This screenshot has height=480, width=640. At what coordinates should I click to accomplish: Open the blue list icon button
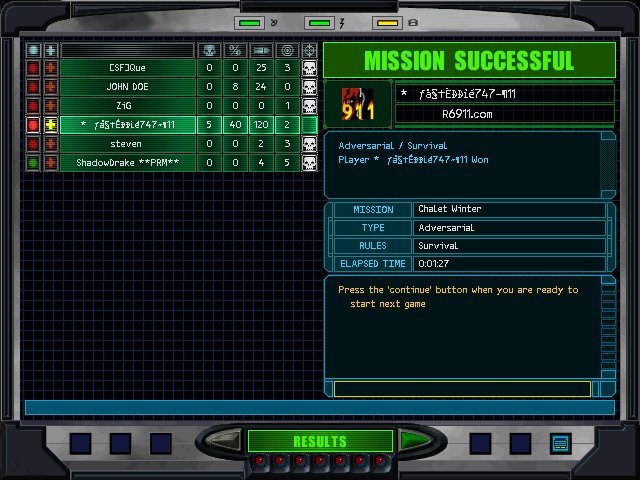560,442
